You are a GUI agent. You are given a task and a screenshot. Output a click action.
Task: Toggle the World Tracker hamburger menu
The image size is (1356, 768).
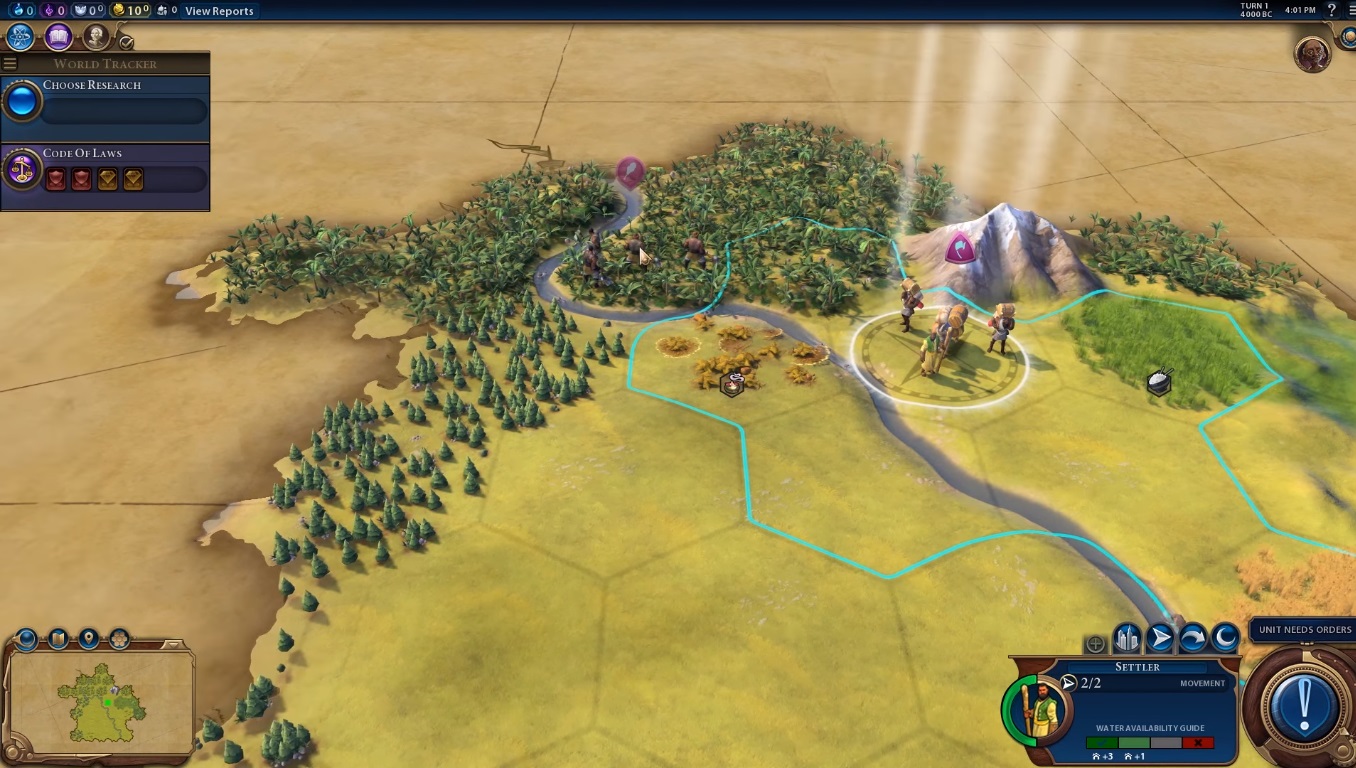(x=10, y=64)
